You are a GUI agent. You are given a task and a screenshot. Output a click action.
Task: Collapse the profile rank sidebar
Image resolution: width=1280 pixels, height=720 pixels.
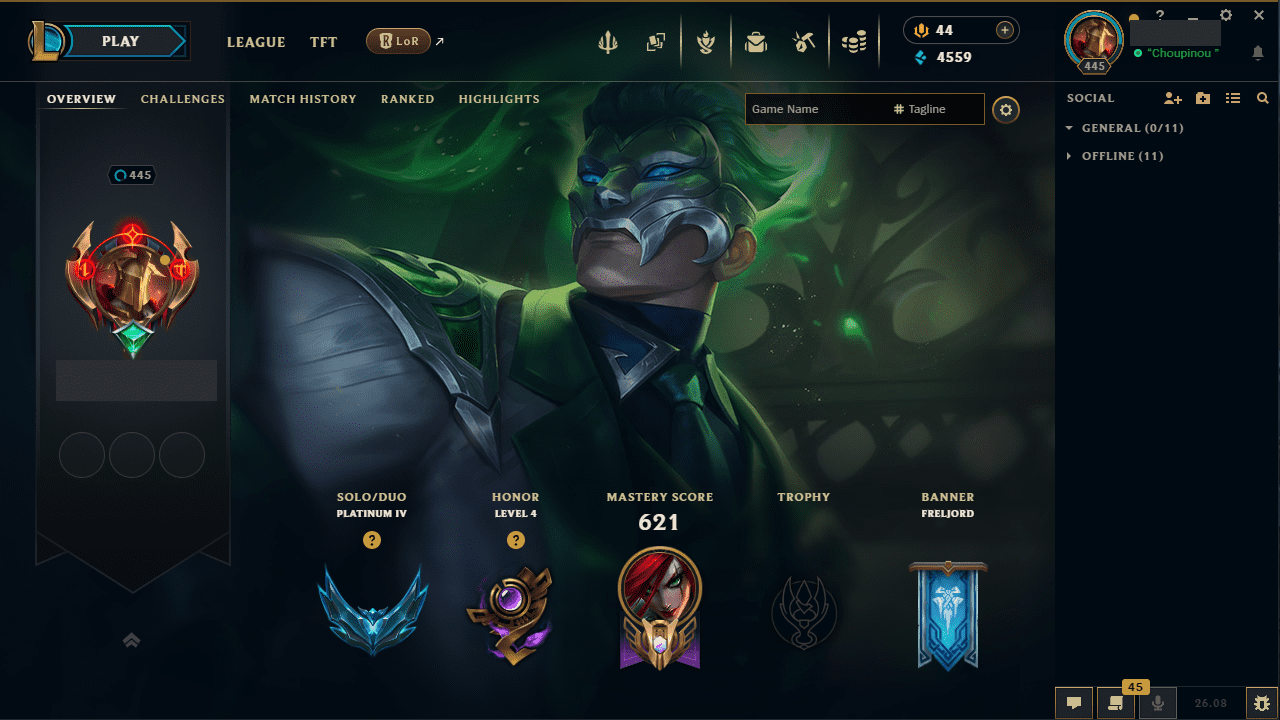(x=131, y=640)
